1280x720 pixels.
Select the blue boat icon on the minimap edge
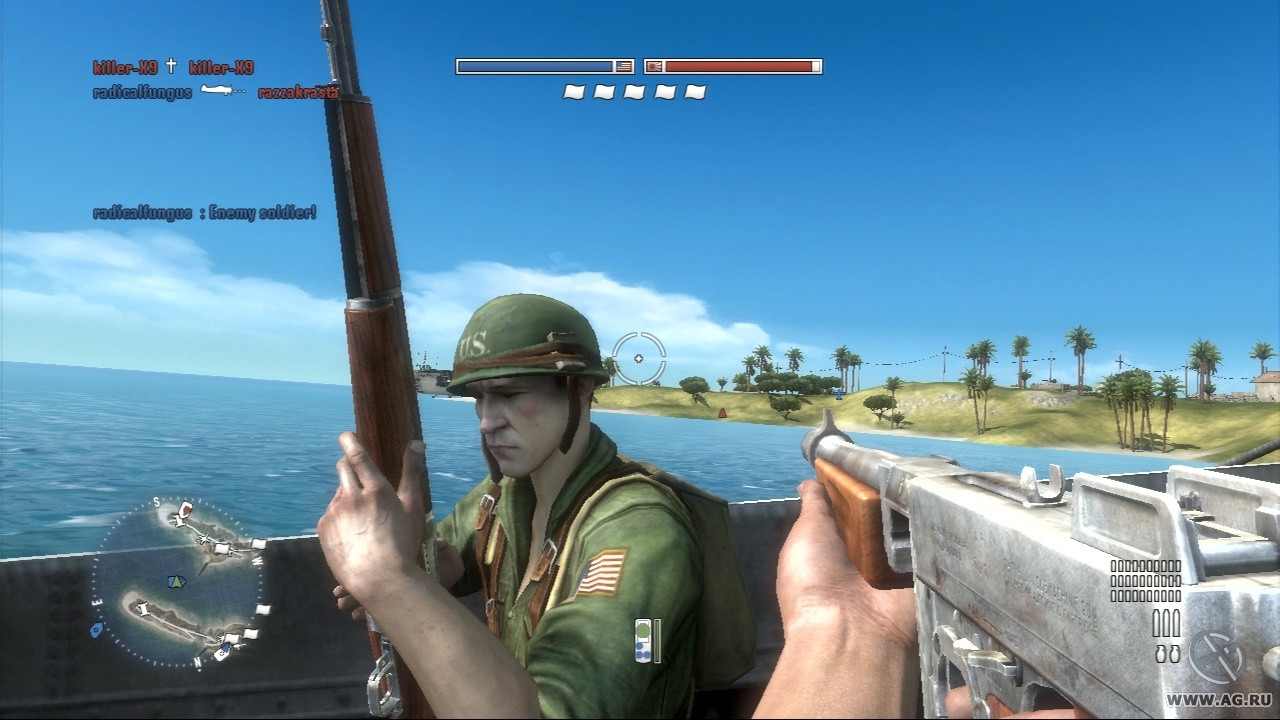pos(97,628)
